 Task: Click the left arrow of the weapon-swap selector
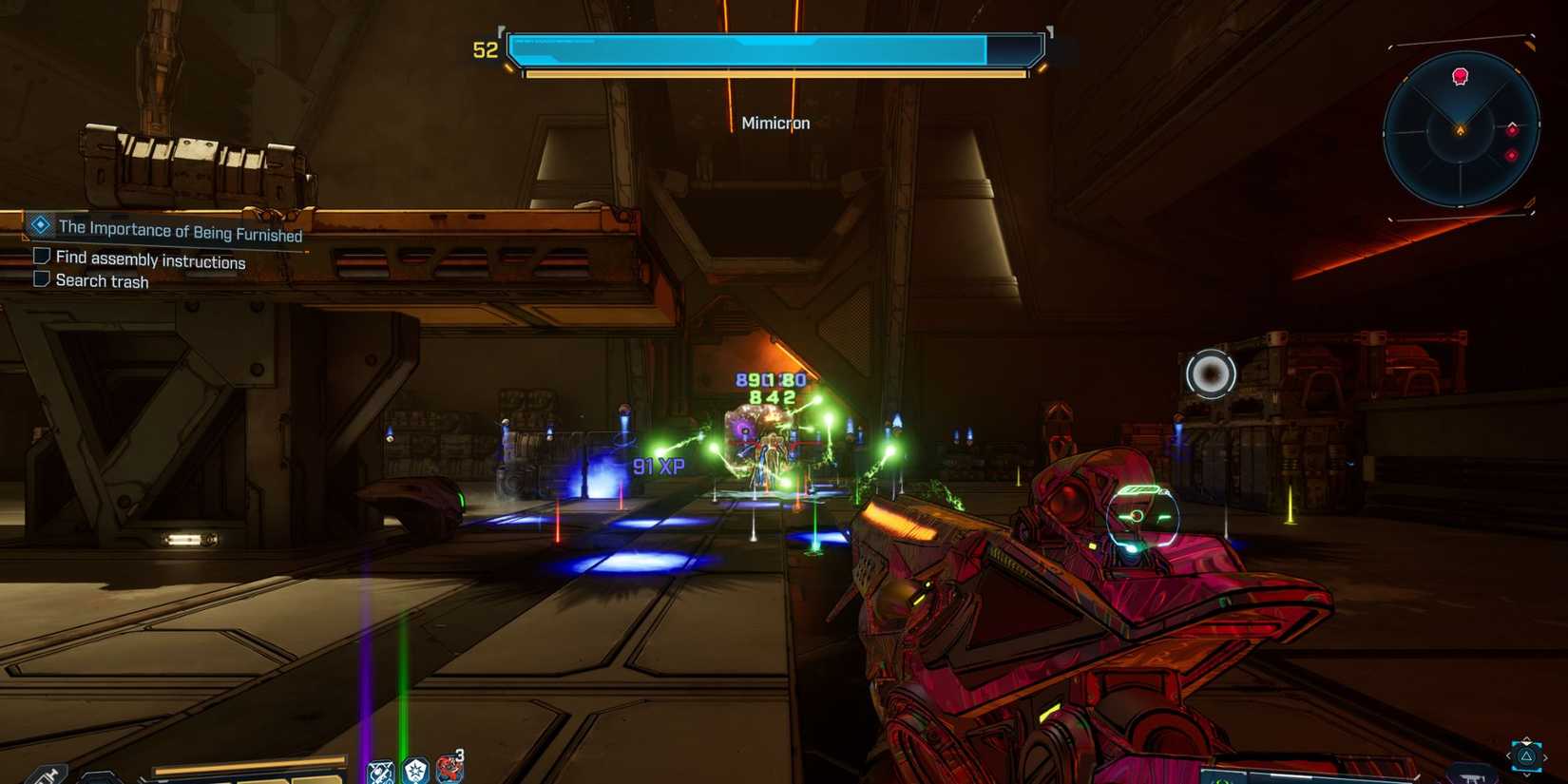[1510, 756]
